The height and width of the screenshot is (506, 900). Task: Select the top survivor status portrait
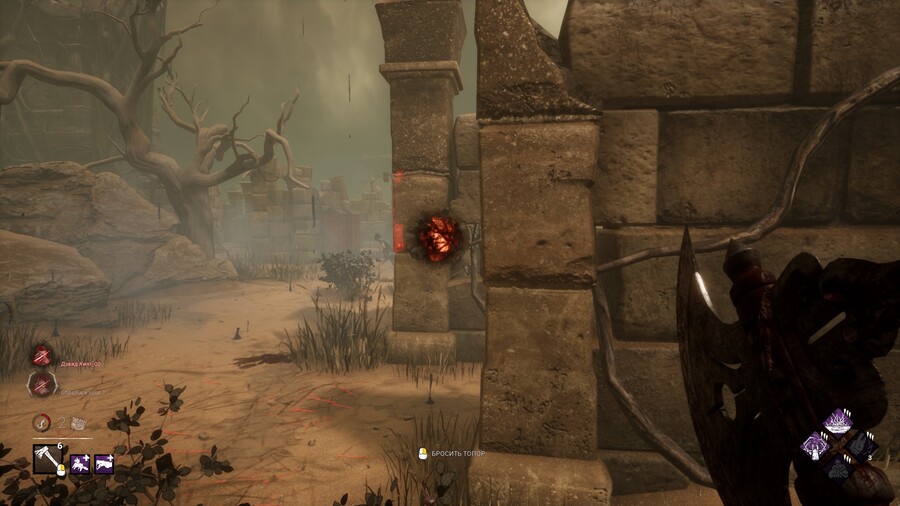tap(42, 355)
